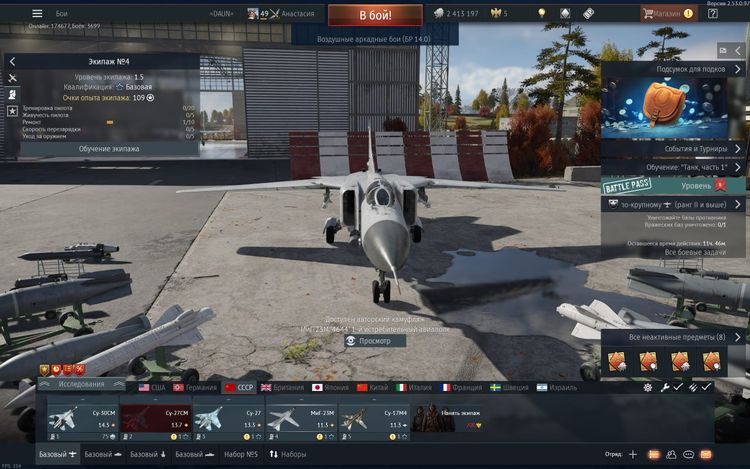Open the hamburger main menu
750x469 pixels.
click(x=37, y=14)
